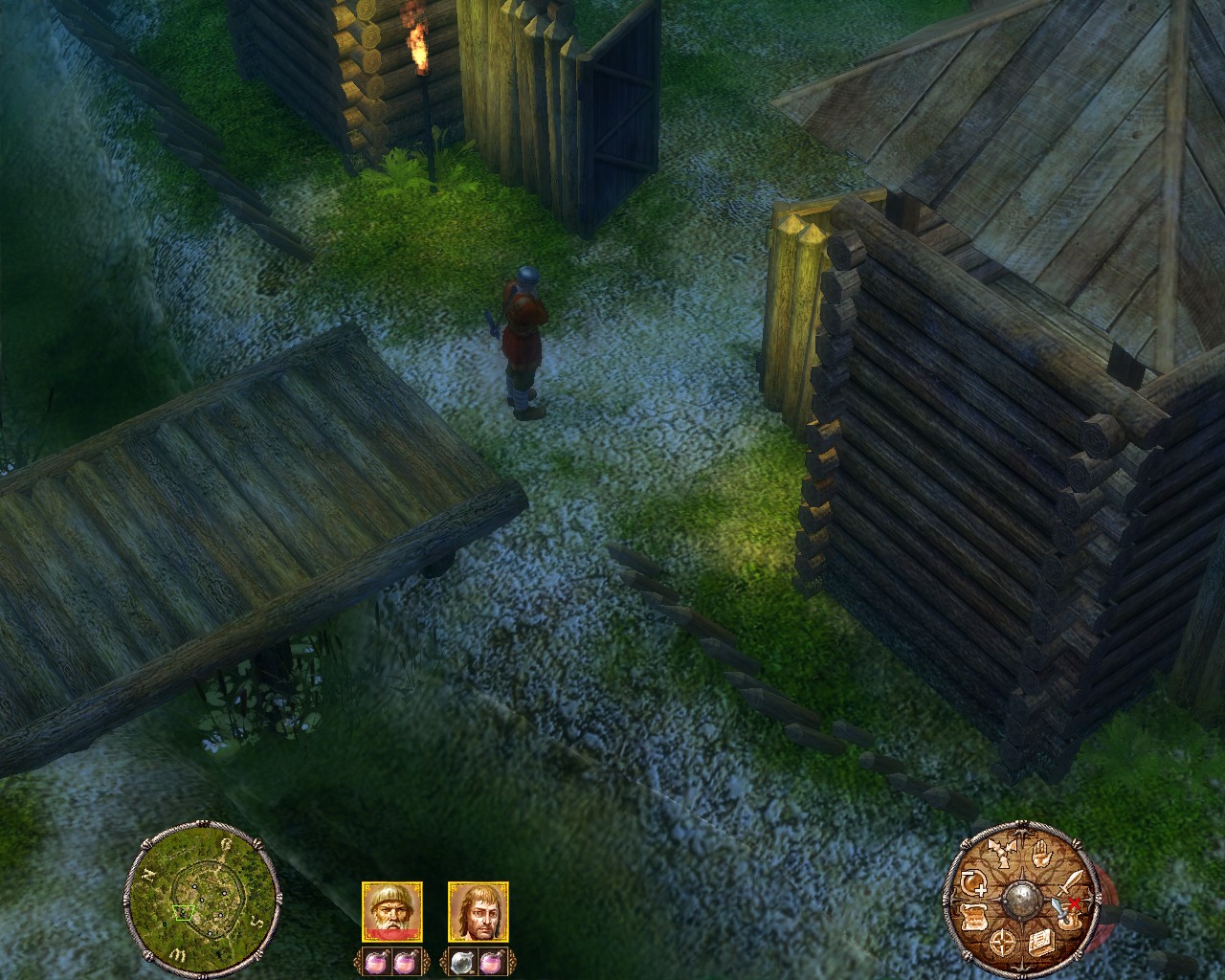Open the map using the compass rose icon
1225x980 pixels.
(x=1002, y=942)
